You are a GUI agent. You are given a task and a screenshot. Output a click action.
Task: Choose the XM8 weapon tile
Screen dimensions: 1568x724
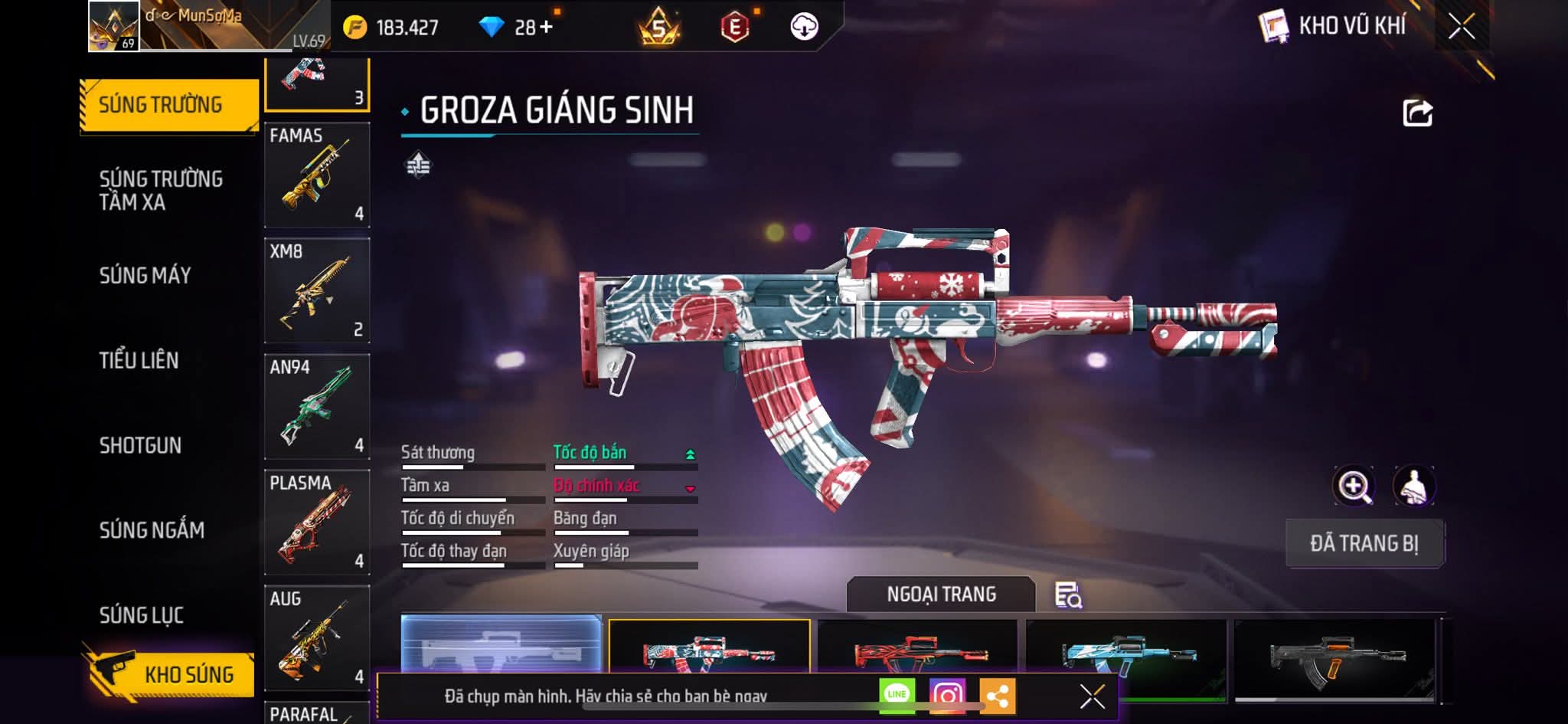tap(317, 290)
